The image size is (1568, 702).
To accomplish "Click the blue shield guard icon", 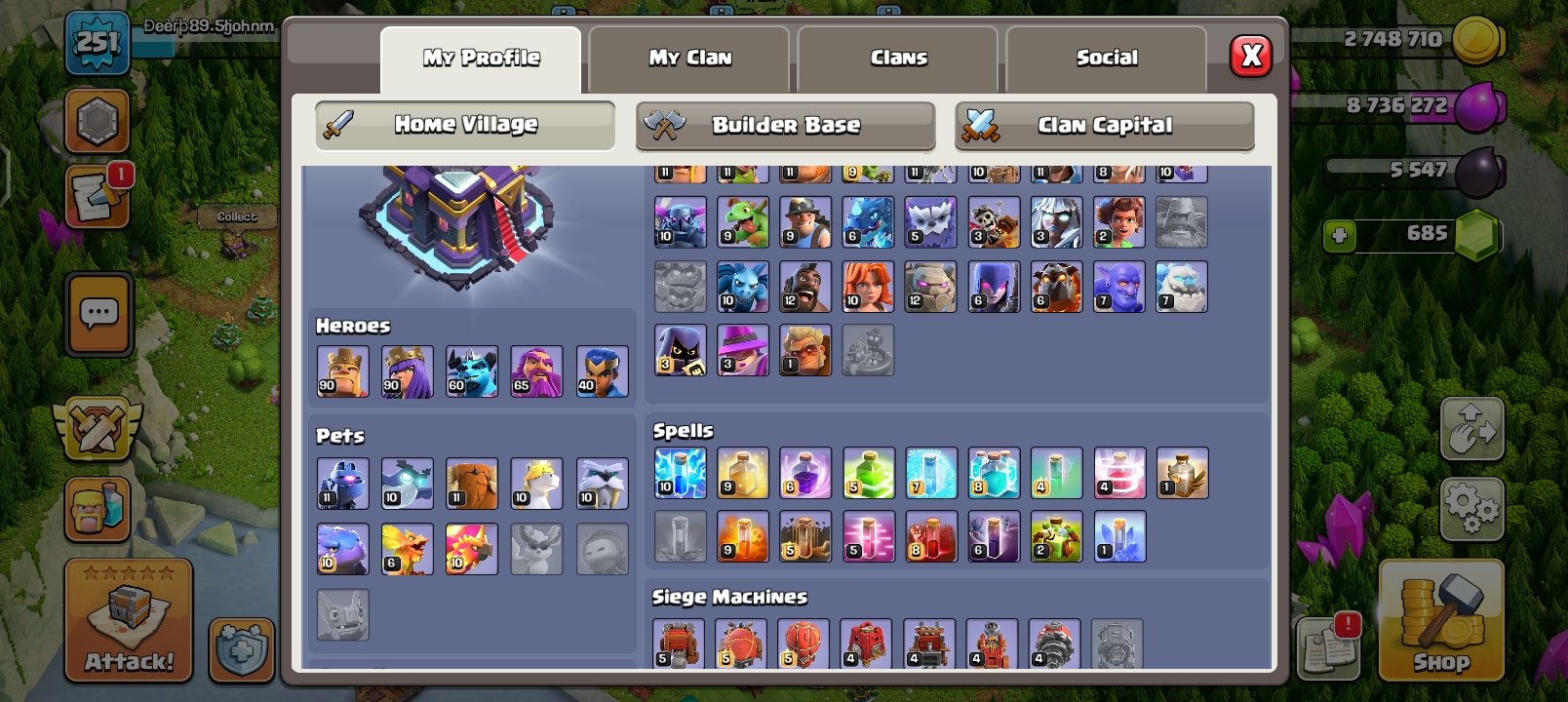I will click(x=241, y=651).
